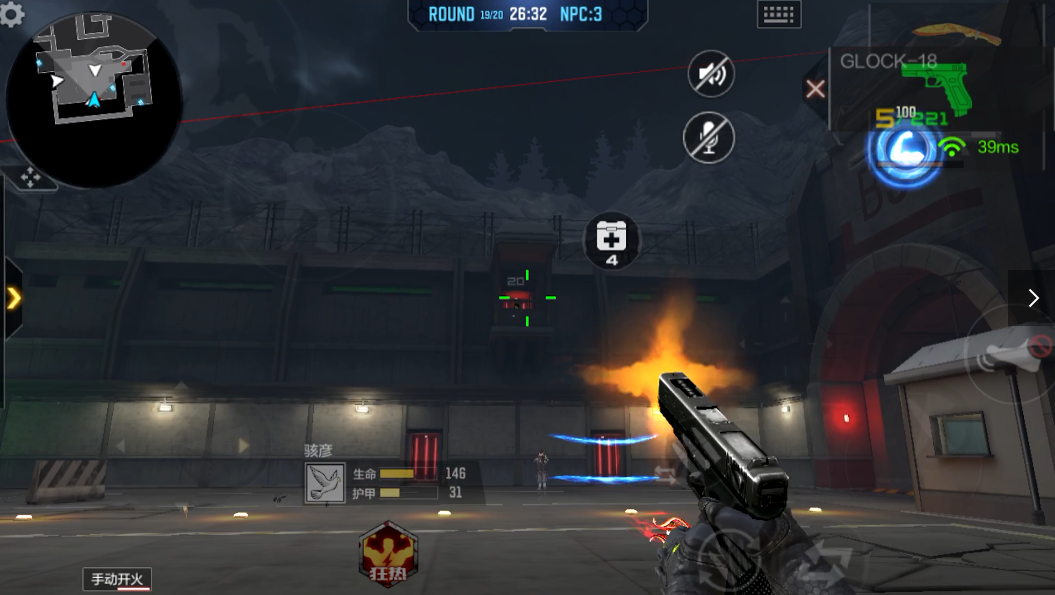The width and height of the screenshot is (1055, 595).
Task: Open the keyboard chat icon
Action: click(778, 14)
